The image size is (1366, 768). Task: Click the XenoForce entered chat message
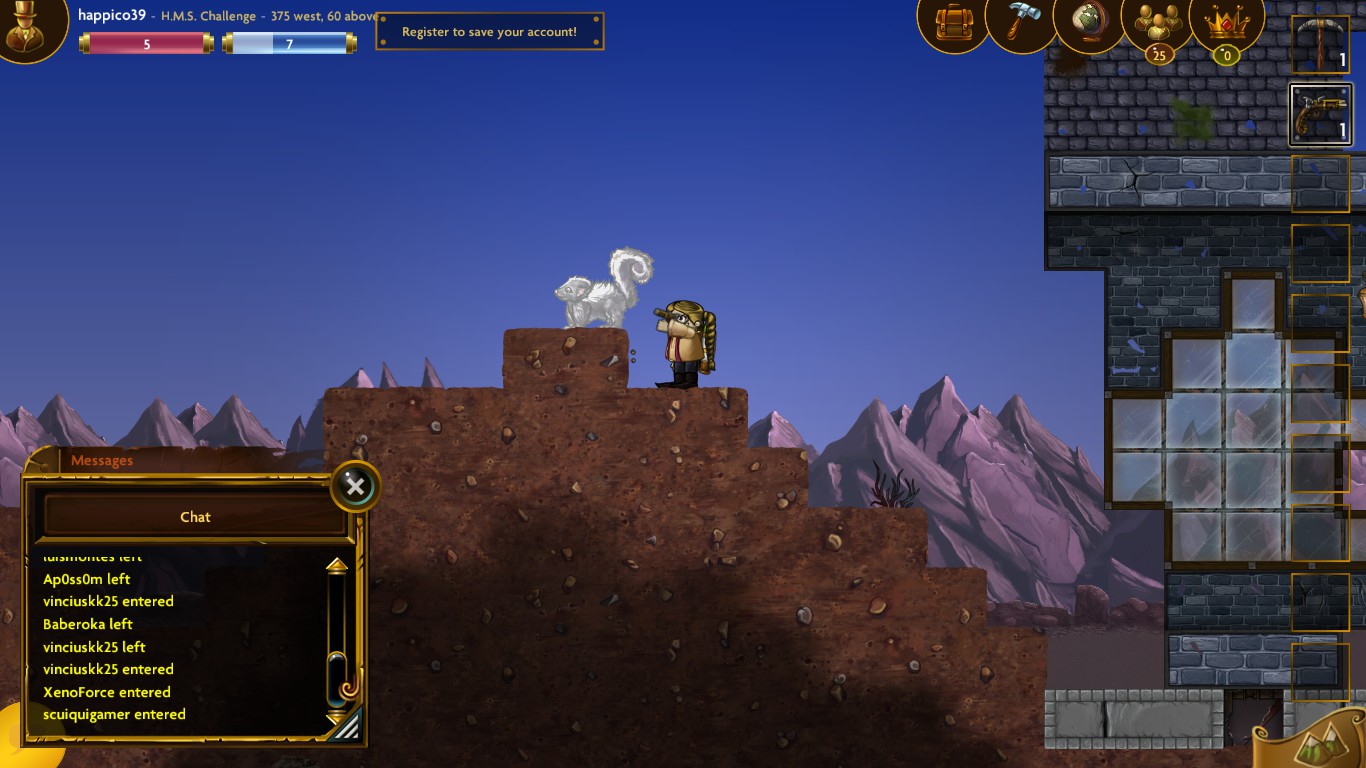[x=106, y=691]
